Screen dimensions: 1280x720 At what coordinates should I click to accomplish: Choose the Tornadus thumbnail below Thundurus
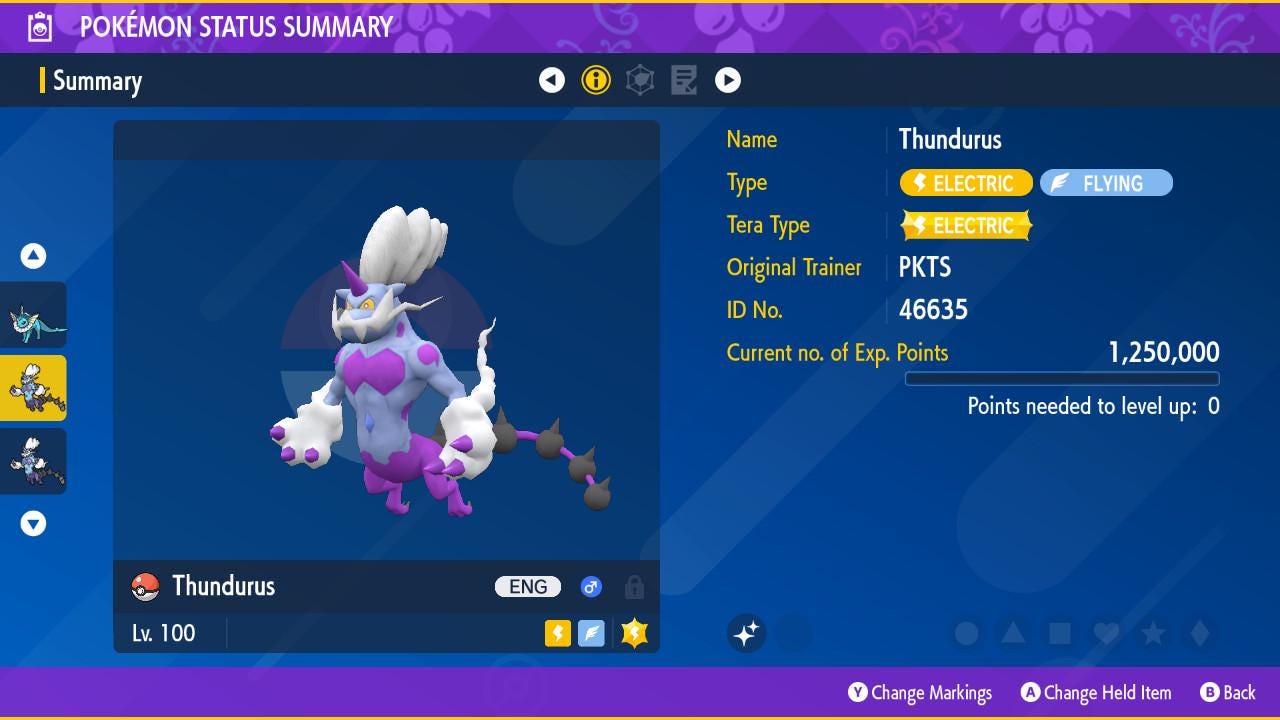34,461
